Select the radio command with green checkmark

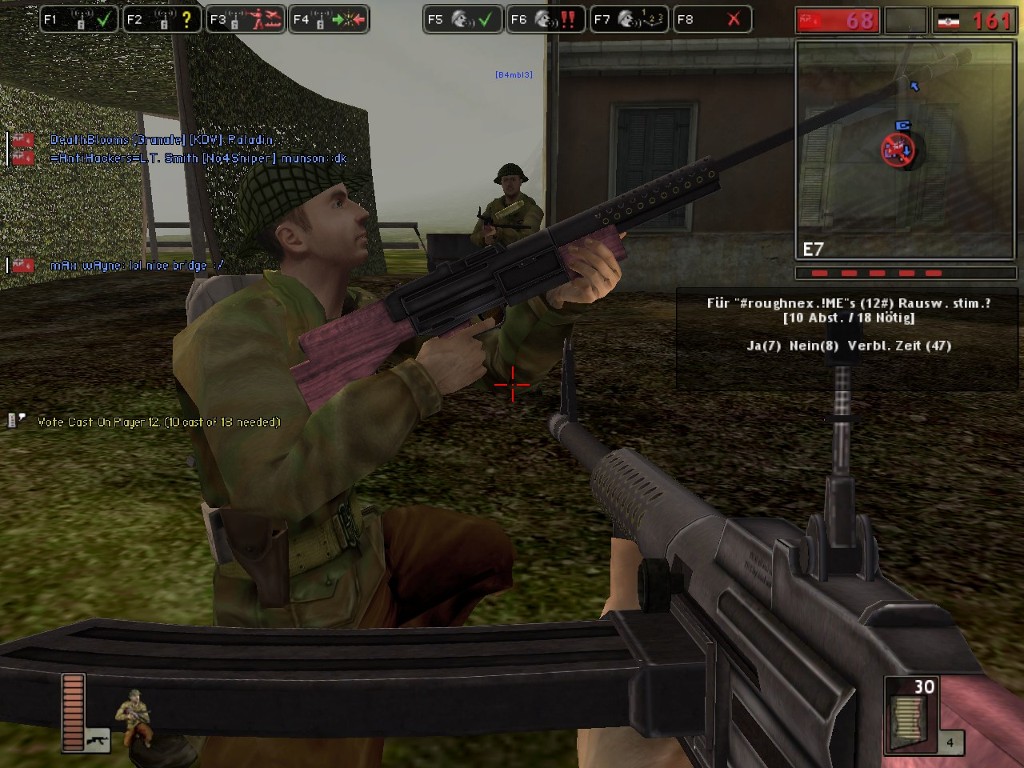80,19
